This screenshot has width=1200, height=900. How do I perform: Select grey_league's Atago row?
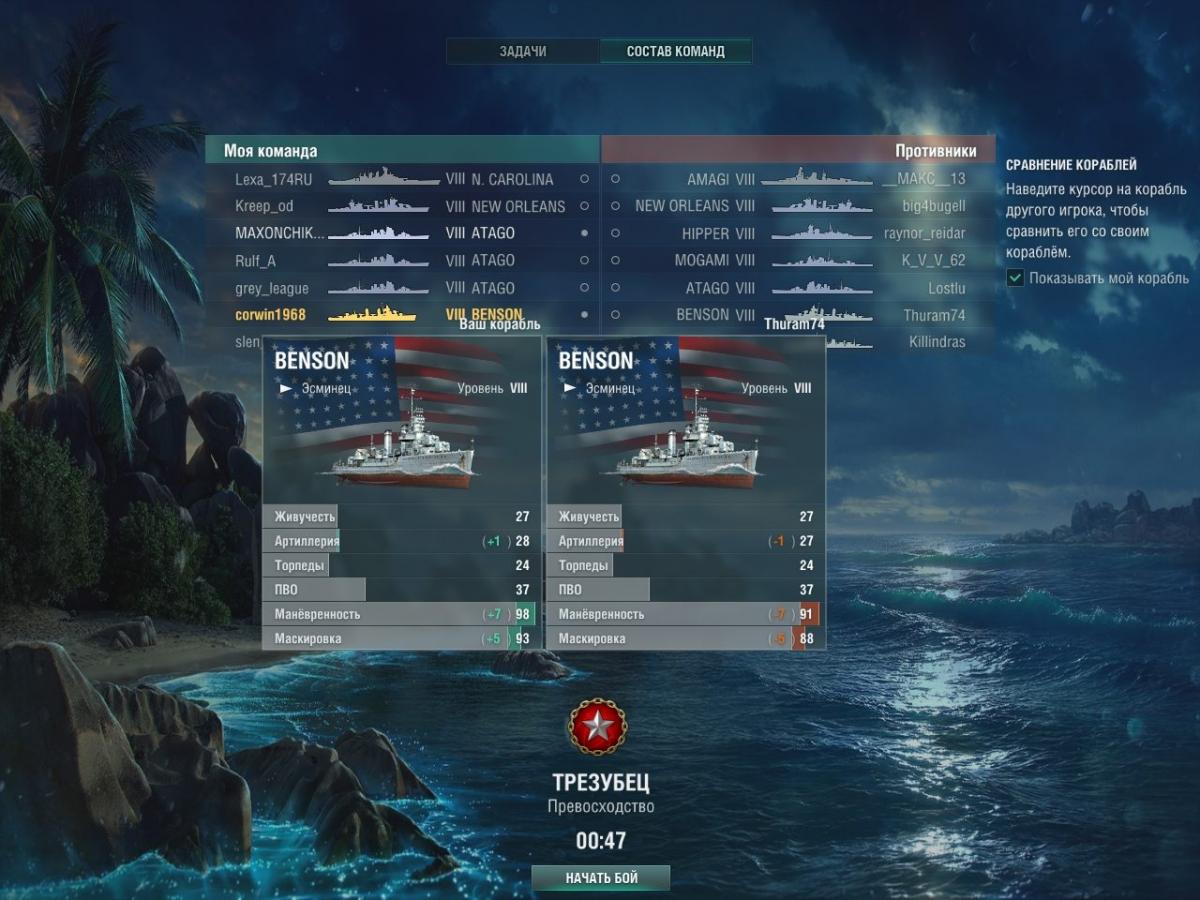tap(400, 288)
